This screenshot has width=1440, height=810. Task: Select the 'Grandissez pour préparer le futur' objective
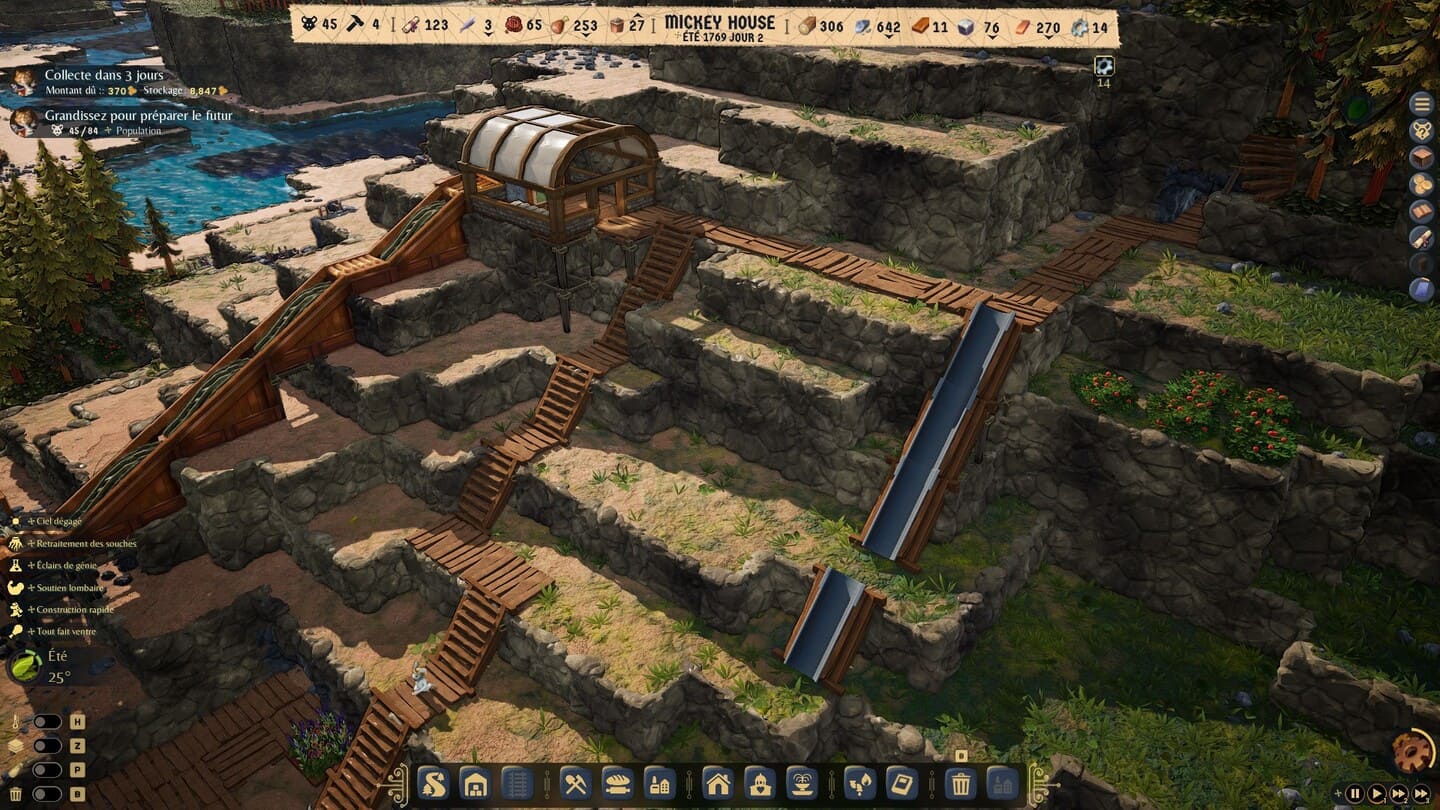(x=138, y=116)
